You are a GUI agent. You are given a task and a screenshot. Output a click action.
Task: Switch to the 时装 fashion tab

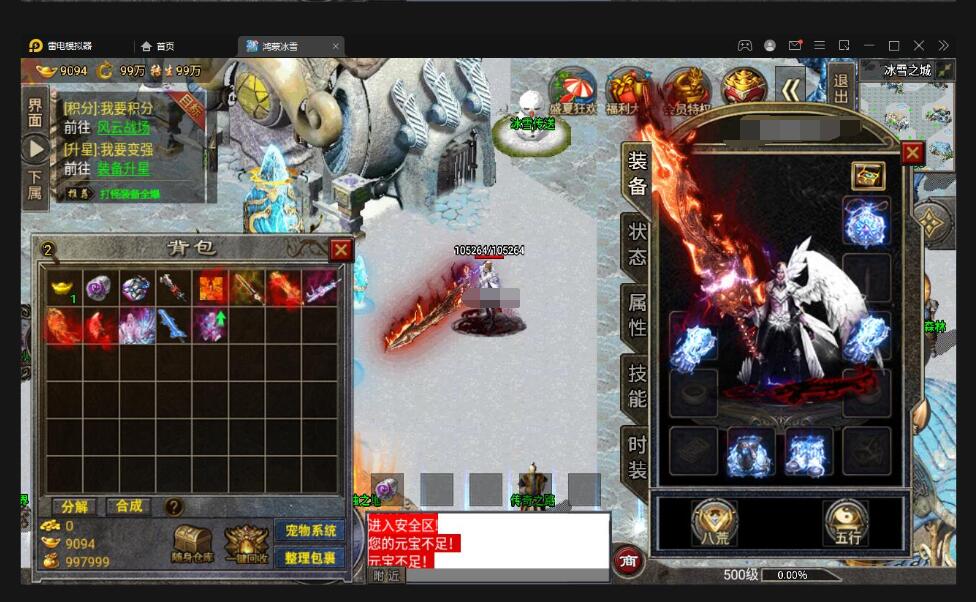pyautogui.click(x=637, y=457)
